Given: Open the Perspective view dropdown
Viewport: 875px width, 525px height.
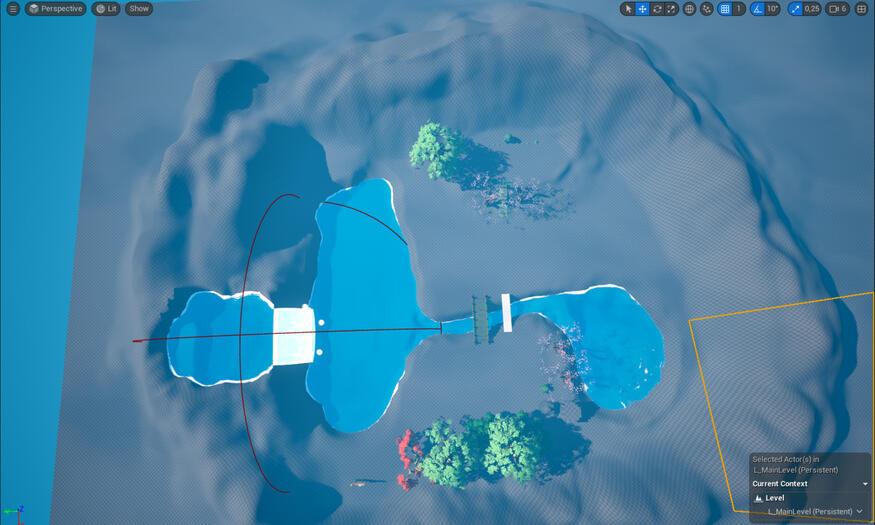Looking at the screenshot, I should point(55,9).
